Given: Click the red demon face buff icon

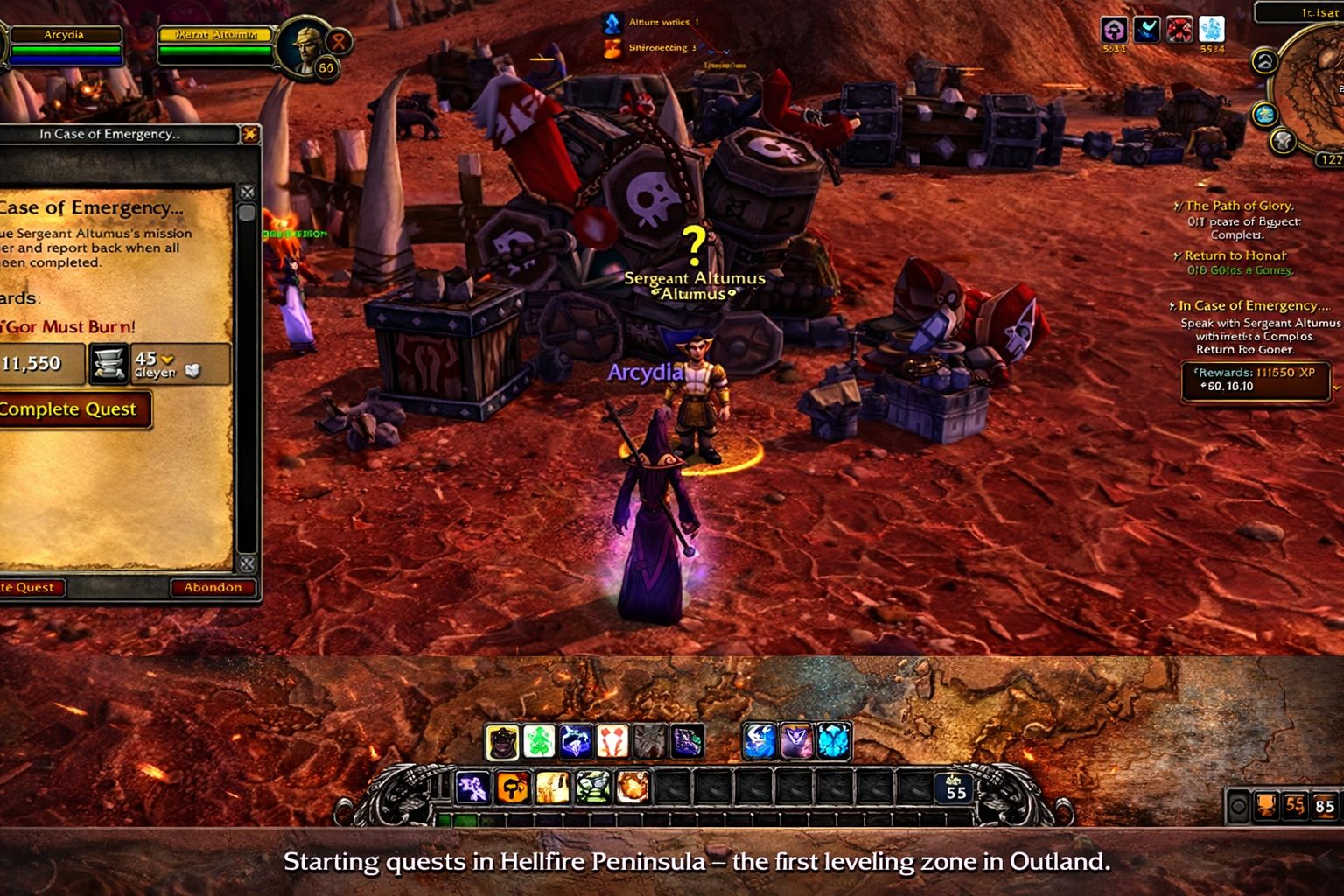Looking at the screenshot, I should click(1179, 31).
